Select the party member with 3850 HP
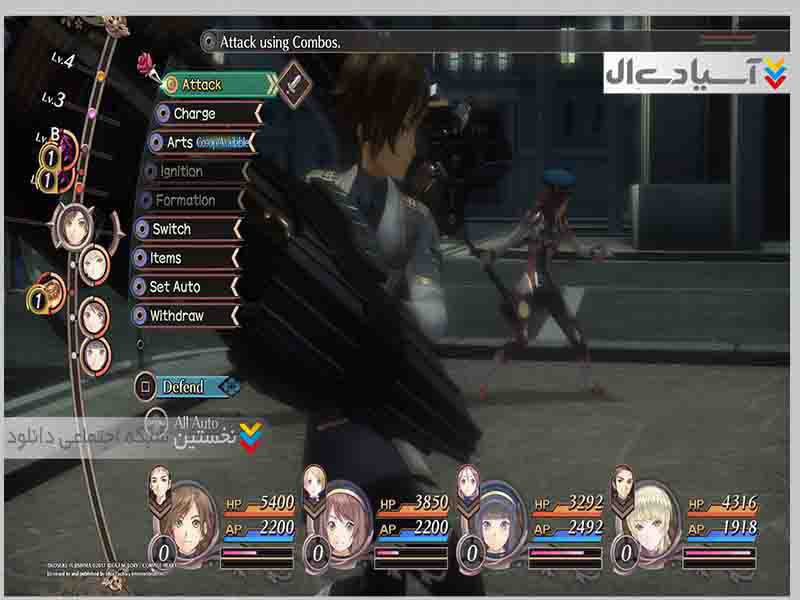 point(345,515)
